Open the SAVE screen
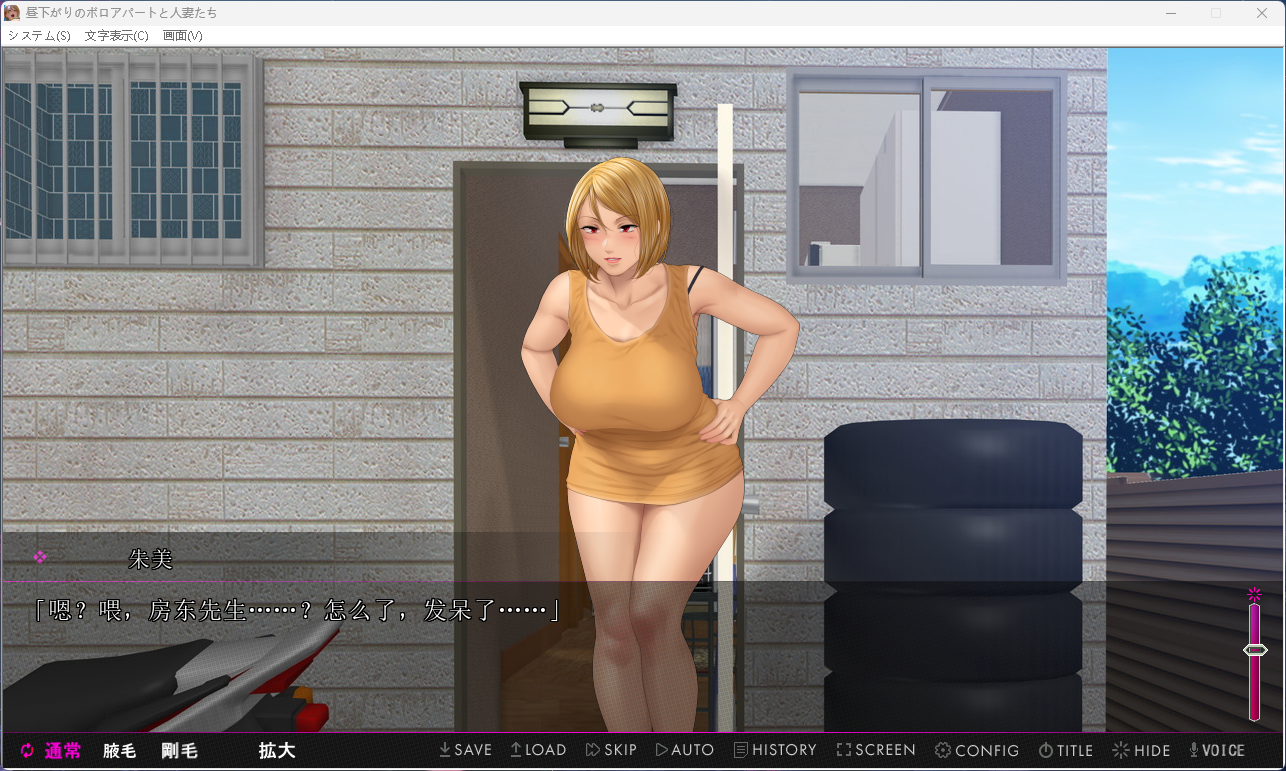This screenshot has height=771, width=1286. pos(465,750)
